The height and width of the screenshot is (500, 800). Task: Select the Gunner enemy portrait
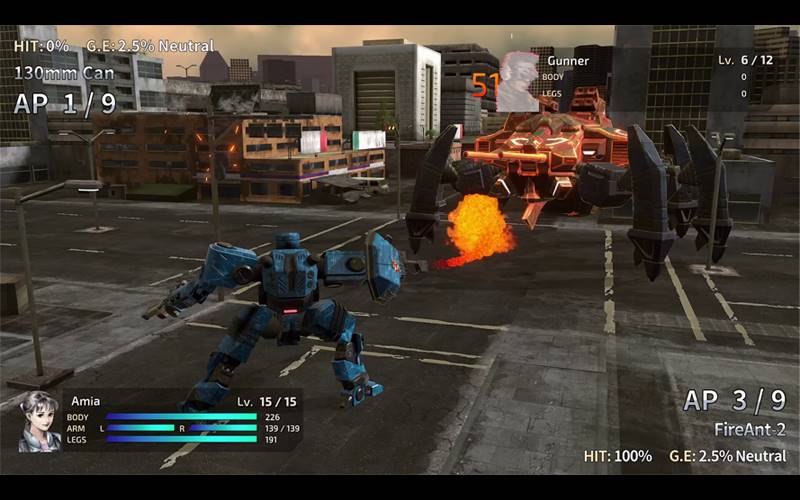(518, 81)
